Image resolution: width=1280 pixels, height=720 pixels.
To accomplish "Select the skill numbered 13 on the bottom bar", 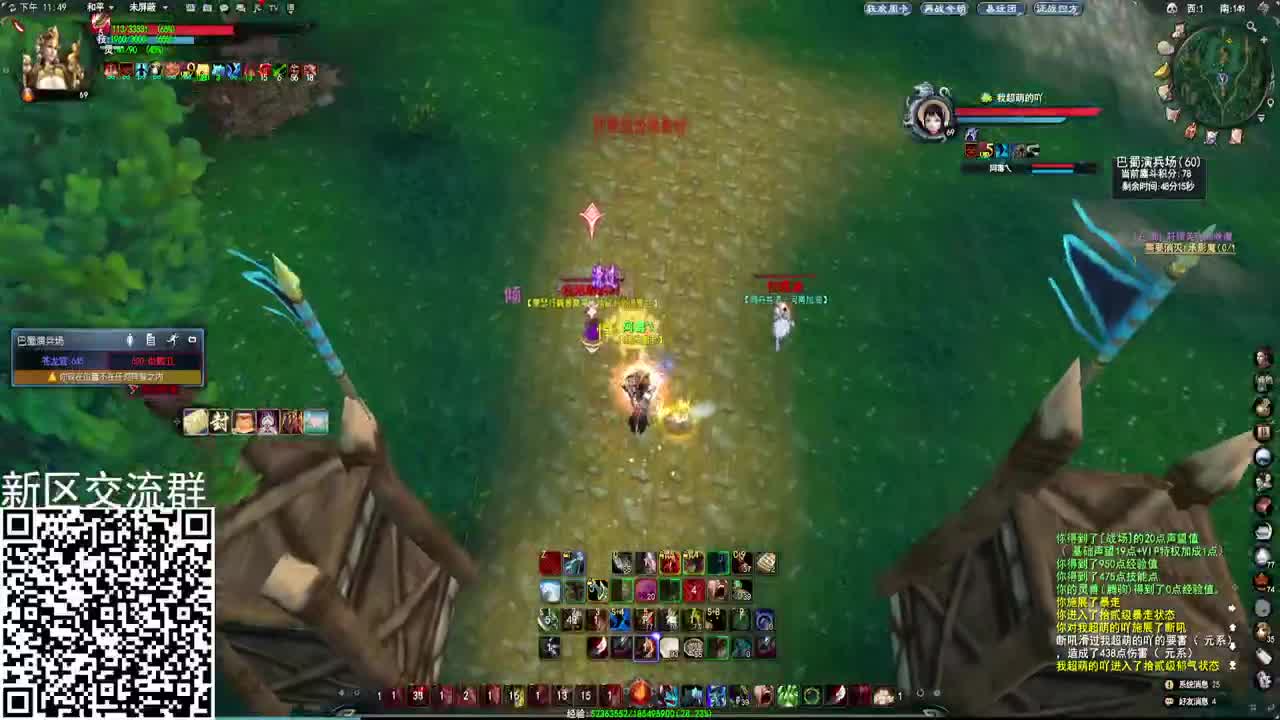I will pos(564,694).
